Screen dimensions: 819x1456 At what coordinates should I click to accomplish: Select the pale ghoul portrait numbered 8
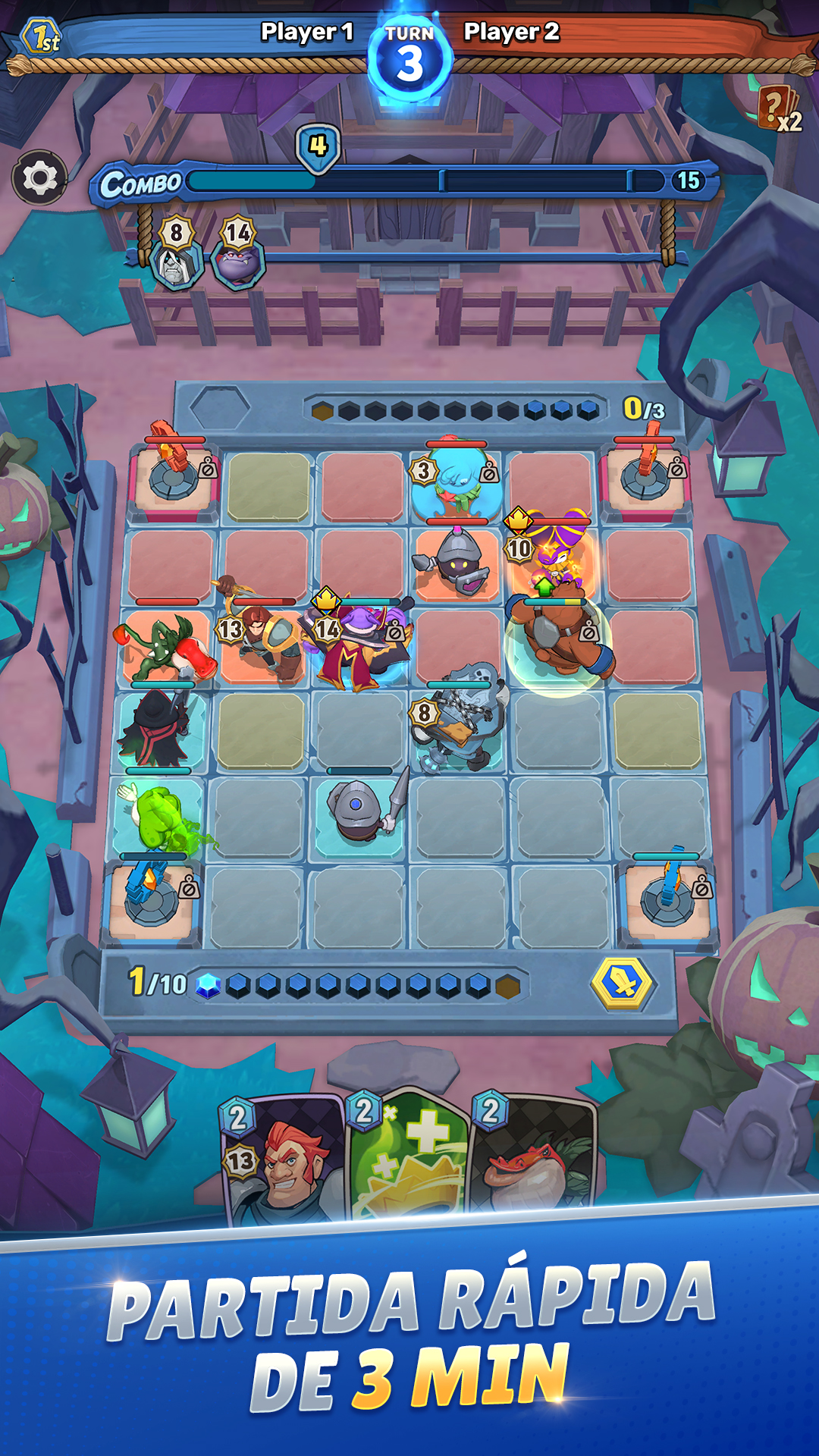coord(176,258)
